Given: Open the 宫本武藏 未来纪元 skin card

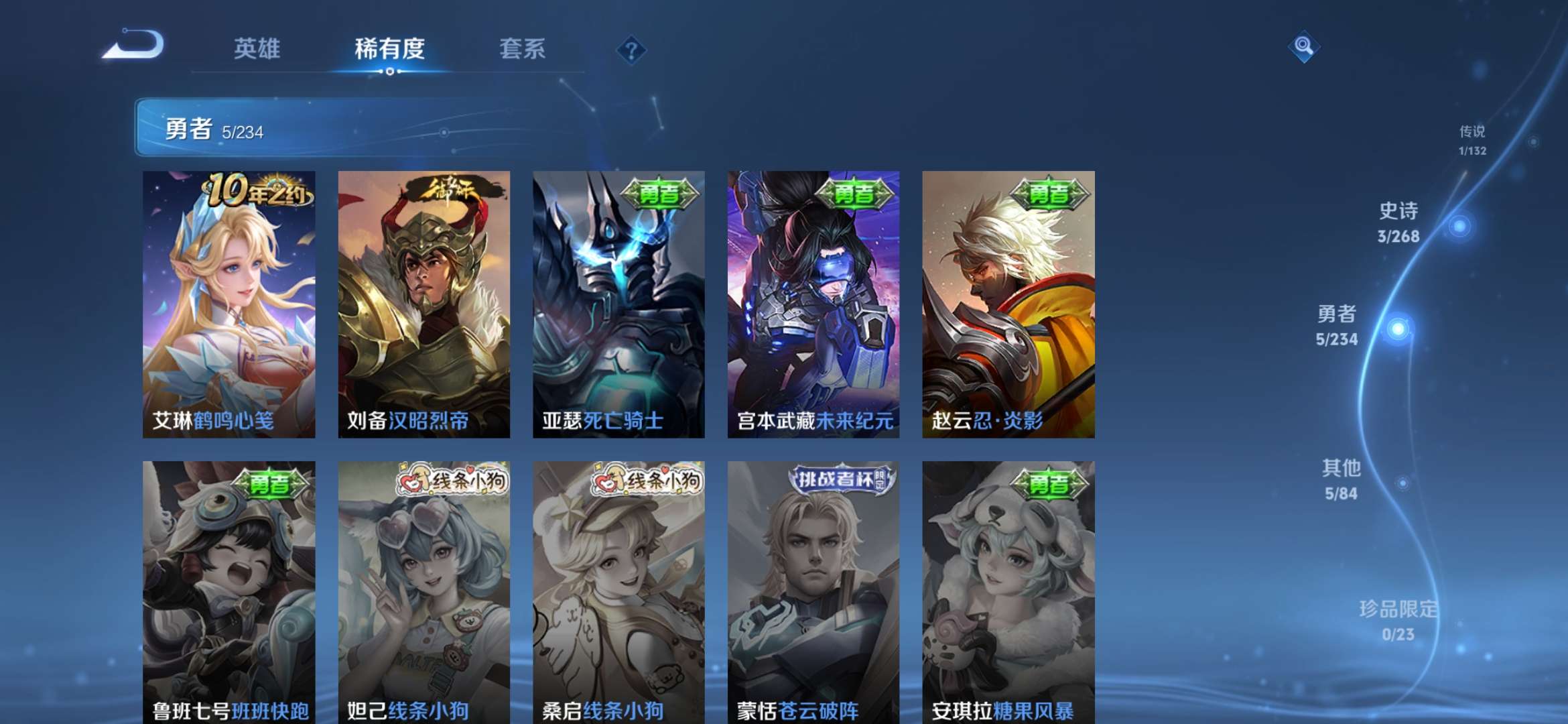Looking at the screenshot, I should 813,304.
